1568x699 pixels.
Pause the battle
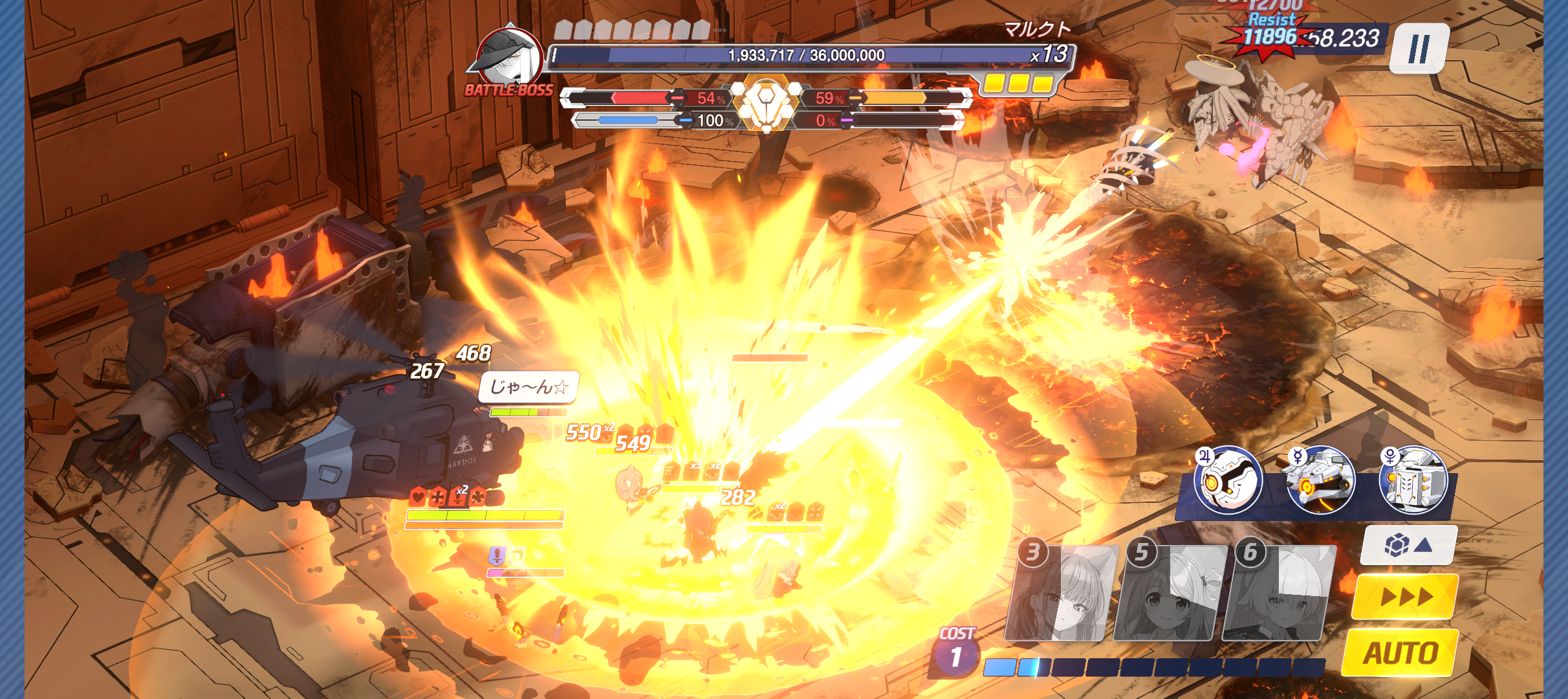click(1419, 49)
